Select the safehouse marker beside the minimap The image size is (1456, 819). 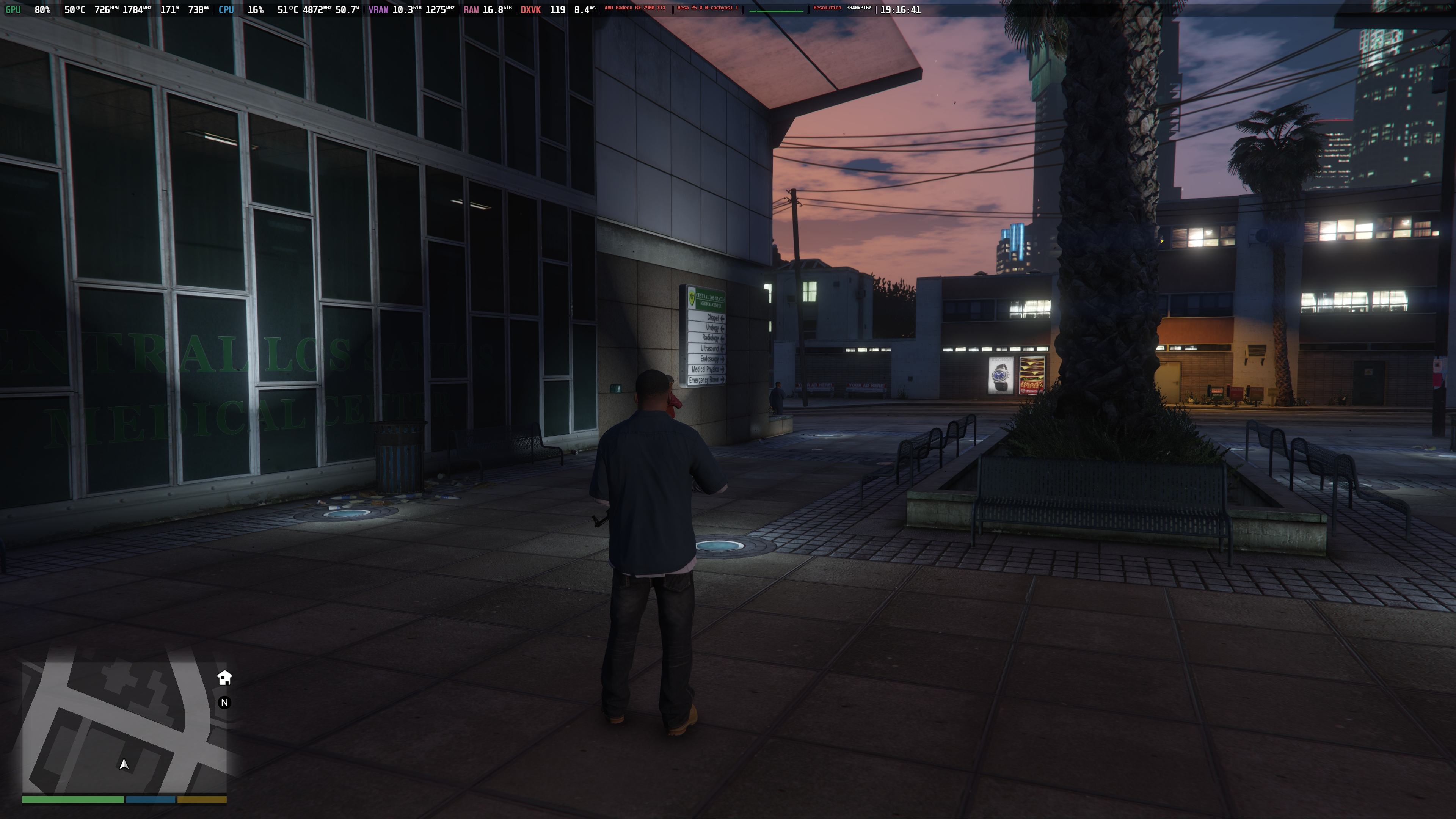(224, 678)
